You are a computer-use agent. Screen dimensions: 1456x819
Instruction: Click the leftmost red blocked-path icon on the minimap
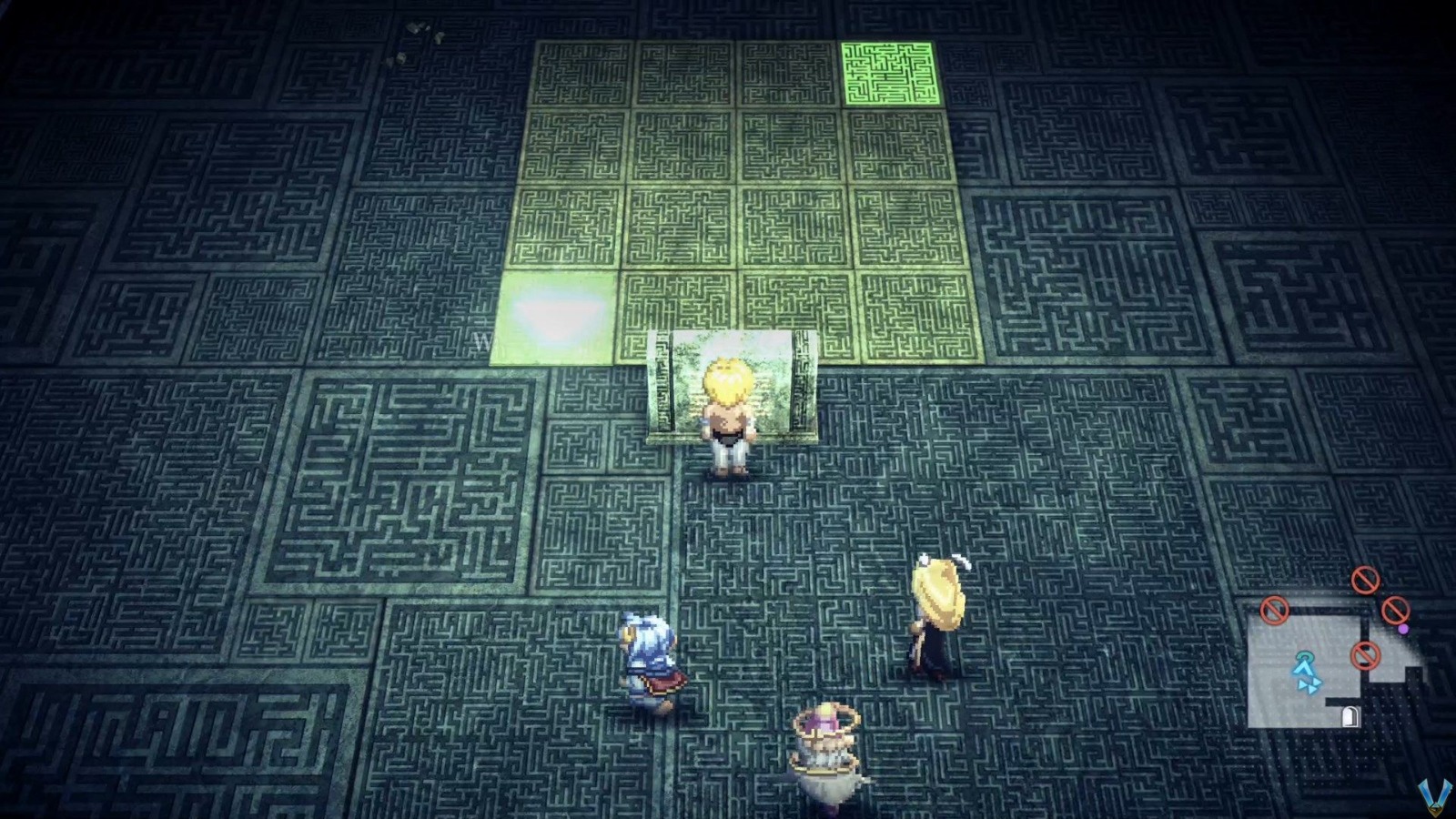1274,610
